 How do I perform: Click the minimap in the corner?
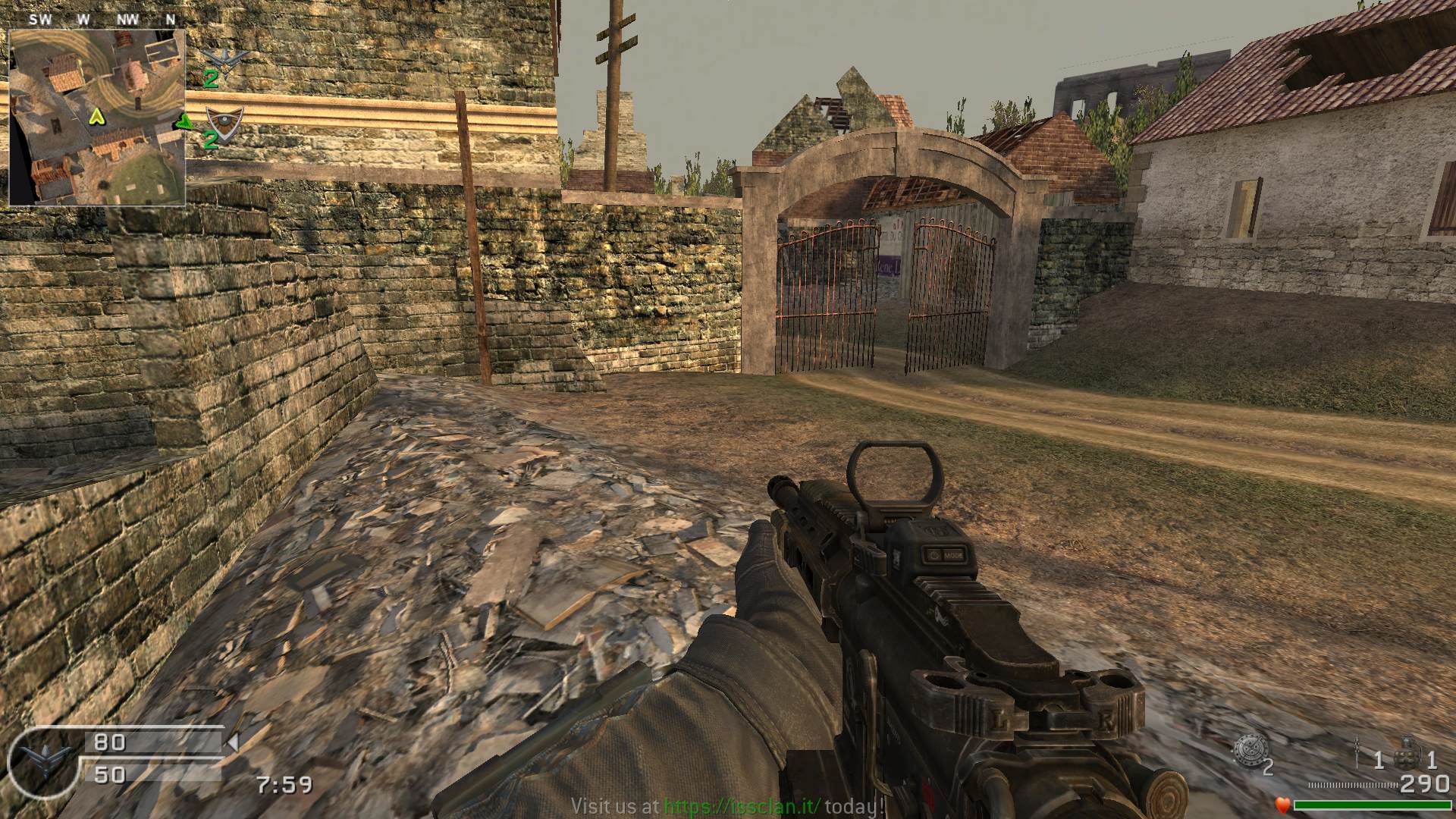tap(97, 118)
